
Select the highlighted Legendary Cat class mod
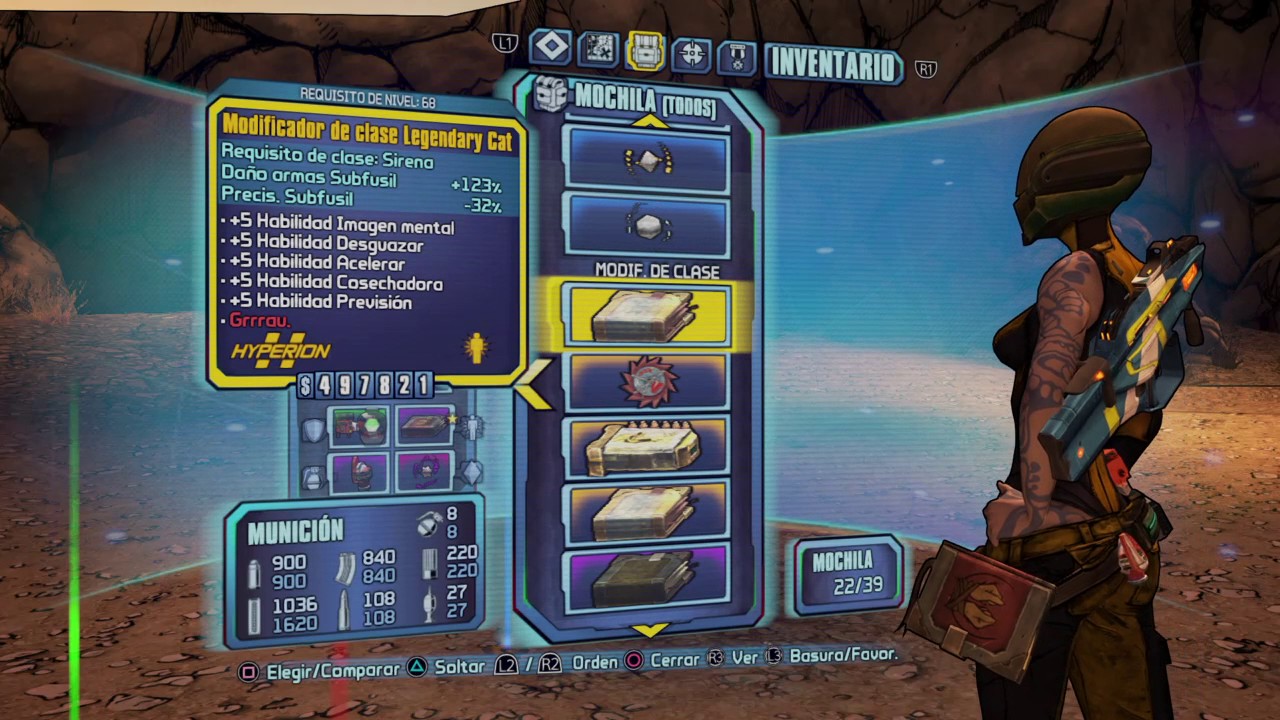(x=647, y=316)
